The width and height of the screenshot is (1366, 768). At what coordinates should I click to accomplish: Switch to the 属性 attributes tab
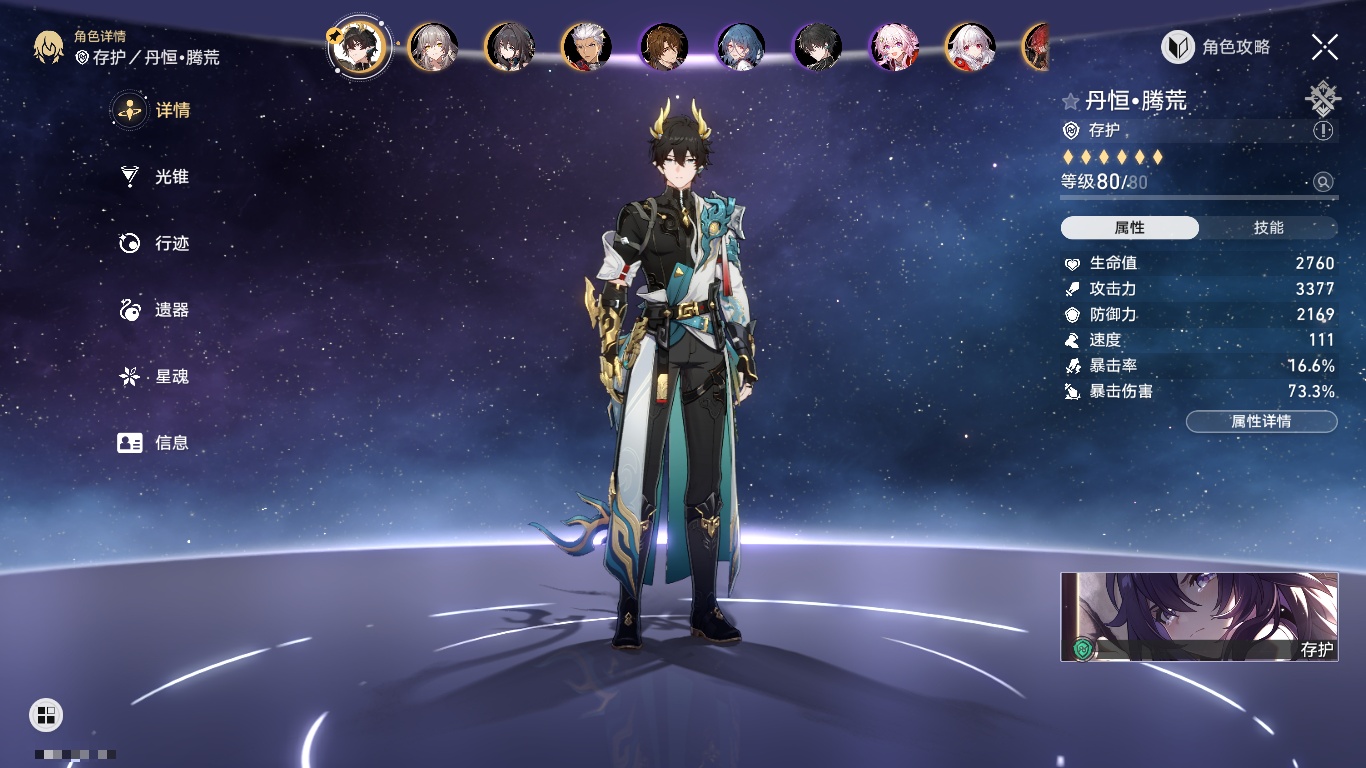pos(1130,228)
